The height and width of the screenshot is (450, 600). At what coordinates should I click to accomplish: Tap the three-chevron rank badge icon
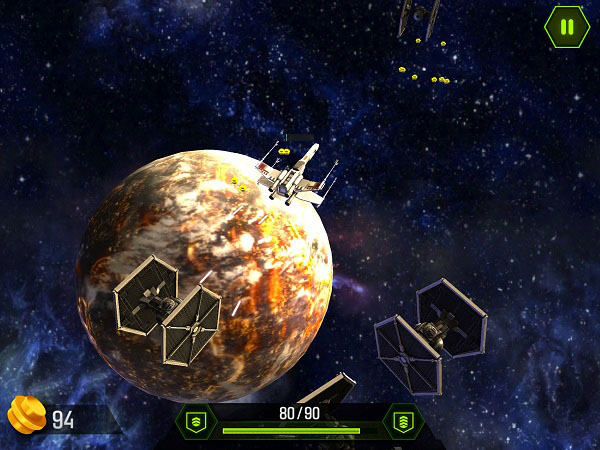point(403,422)
